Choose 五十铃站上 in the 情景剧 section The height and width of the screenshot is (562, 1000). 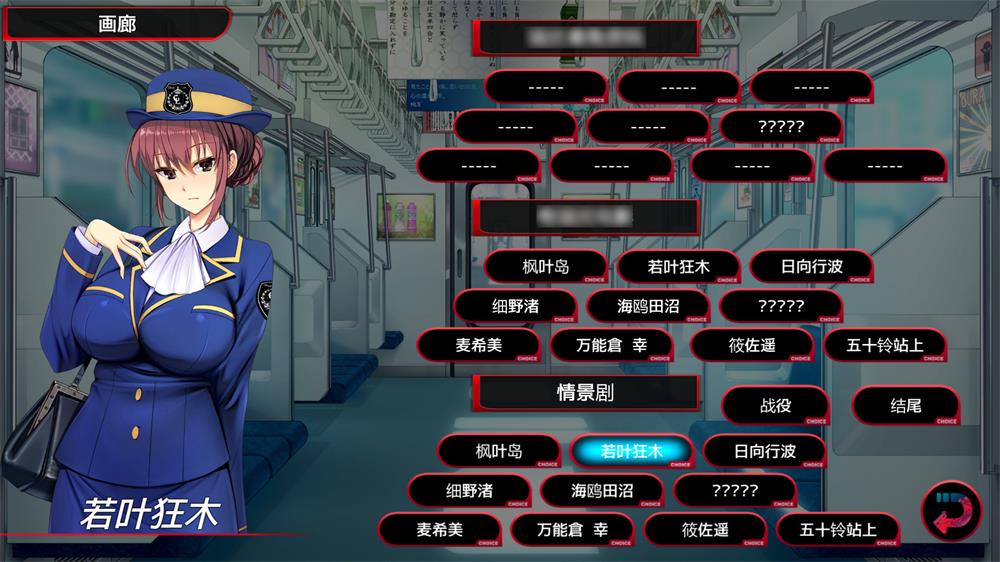pos(838,529)
